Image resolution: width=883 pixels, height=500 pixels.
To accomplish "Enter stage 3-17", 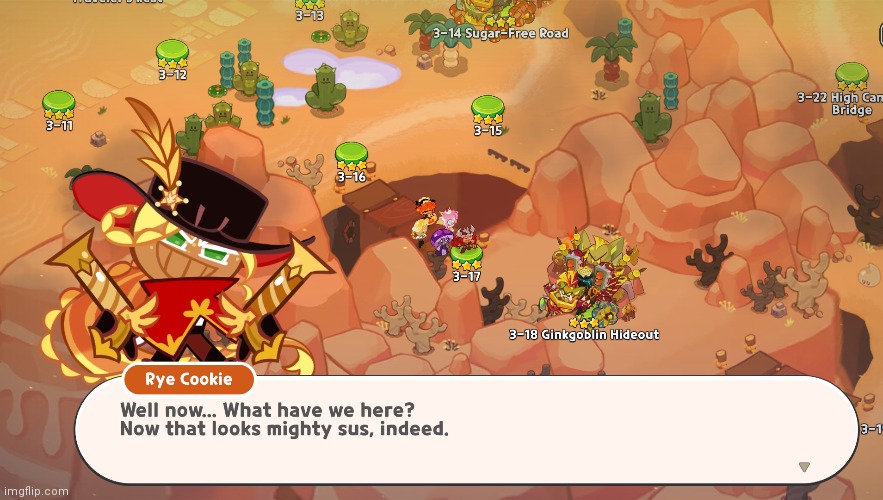I will pos(466,257).
